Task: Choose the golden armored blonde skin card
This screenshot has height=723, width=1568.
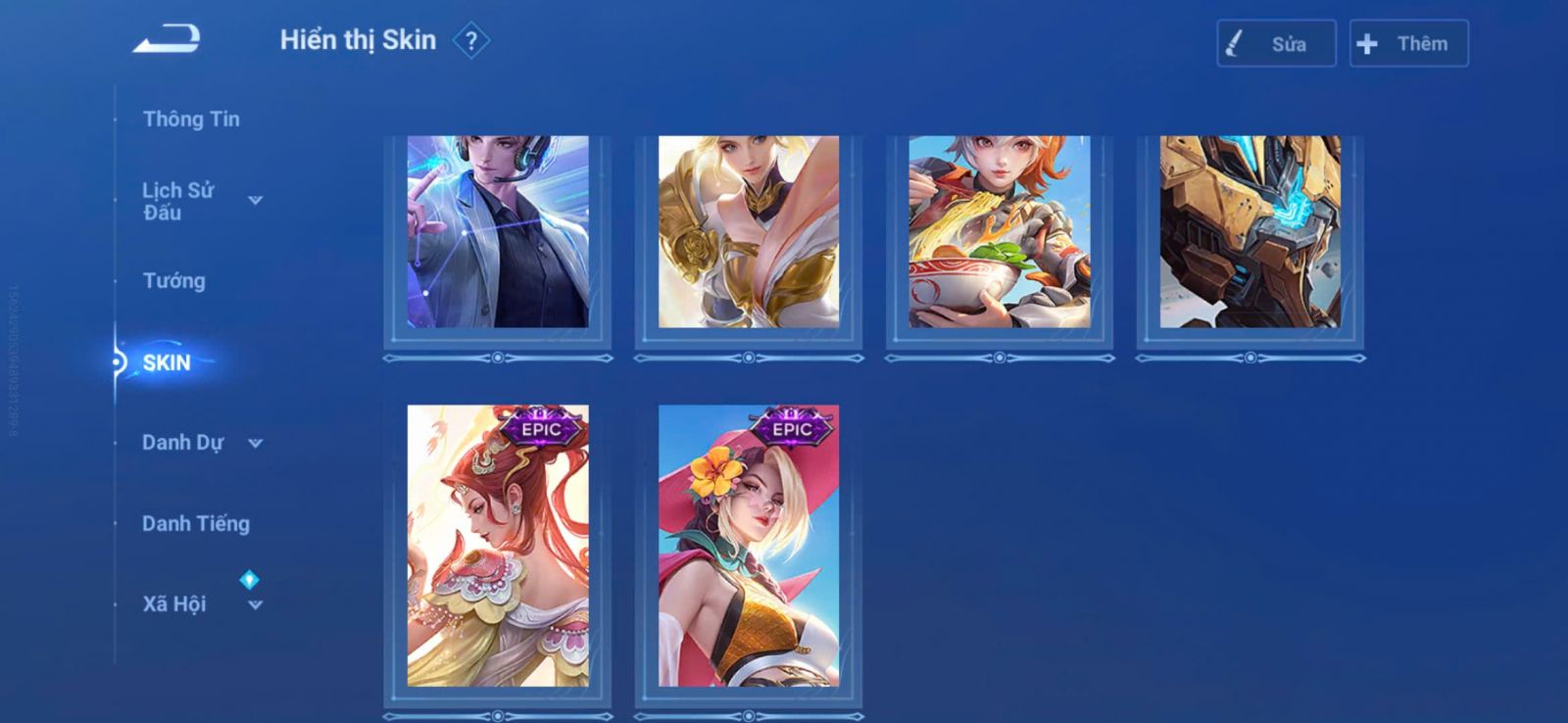Action: pos(749,232)
